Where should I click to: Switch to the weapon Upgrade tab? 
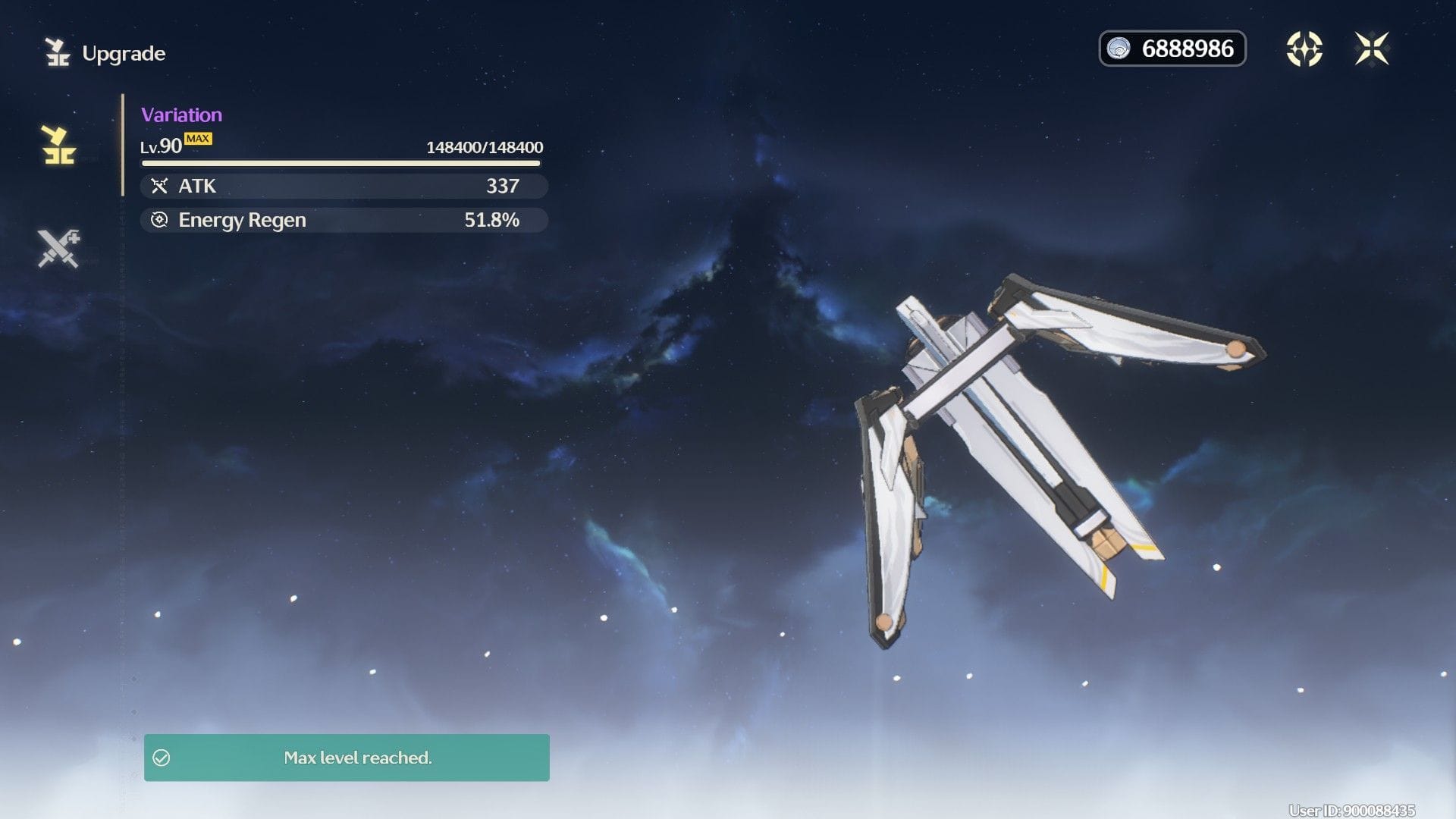point(58,145)
